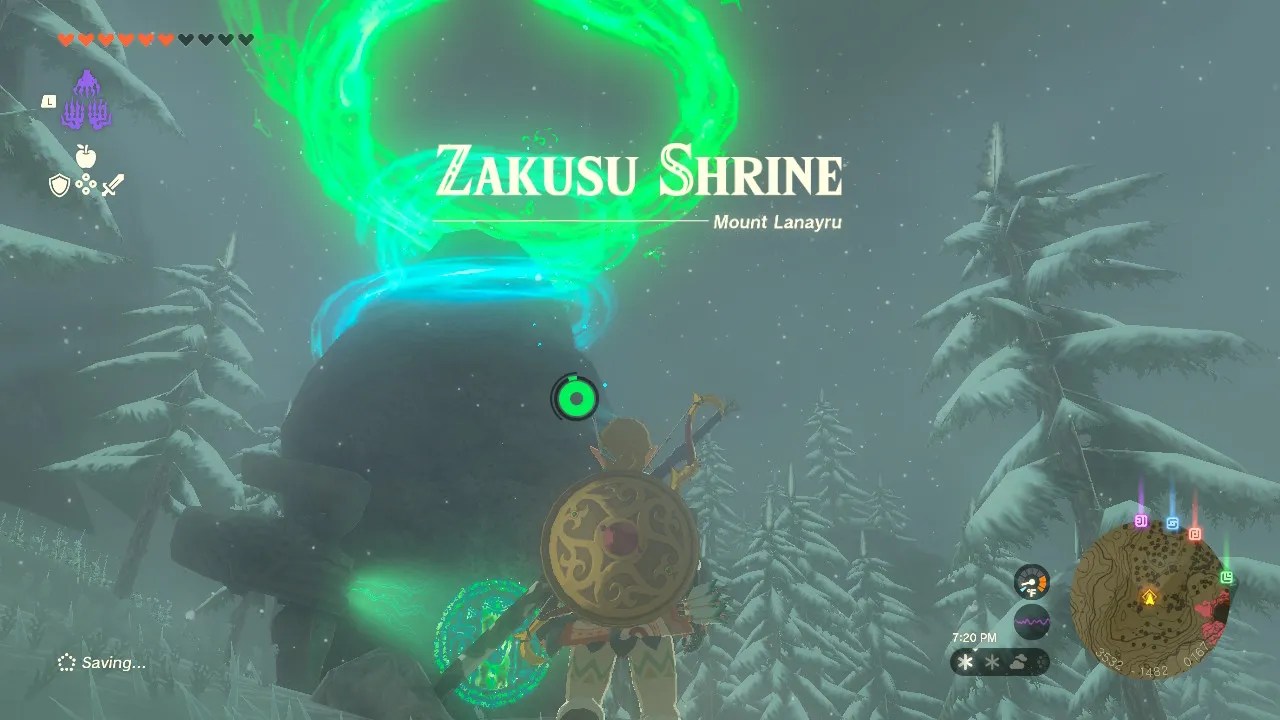Select the shield icon in the HUD
Image resolution: width=1280 pixels, height=720 pixels.
[x=60, y=185]
